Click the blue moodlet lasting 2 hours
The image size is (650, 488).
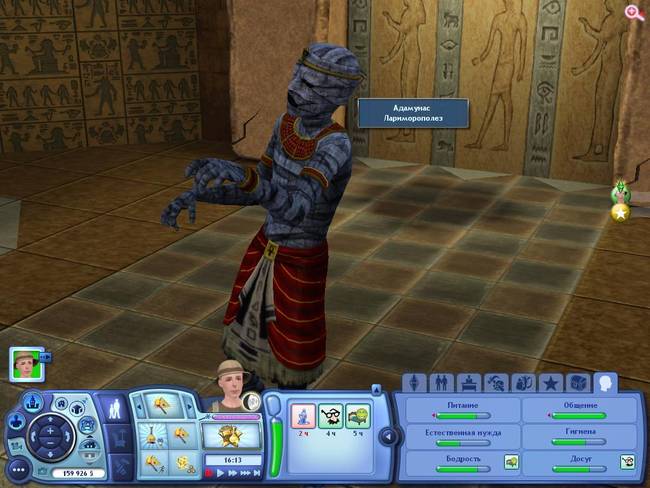click(x=302, y=415)
